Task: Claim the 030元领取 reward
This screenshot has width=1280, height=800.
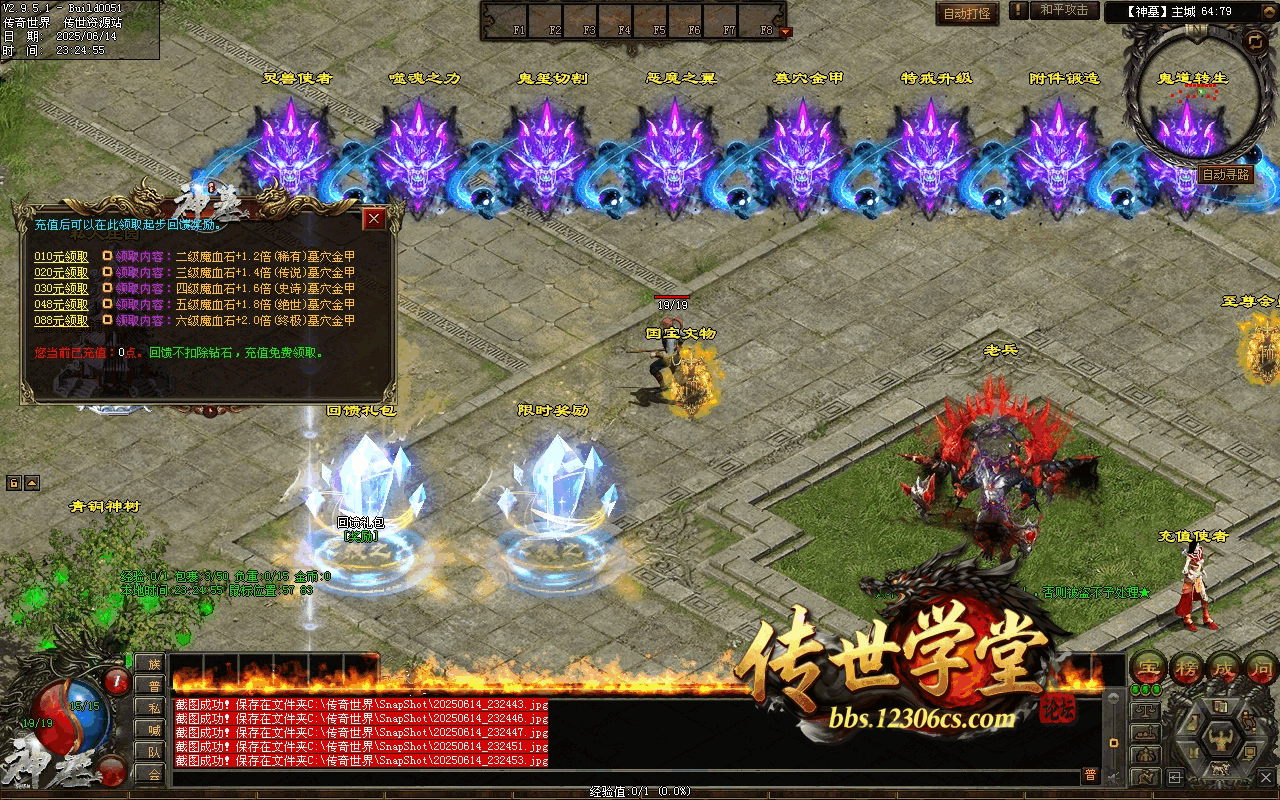Action: point(61,289)
